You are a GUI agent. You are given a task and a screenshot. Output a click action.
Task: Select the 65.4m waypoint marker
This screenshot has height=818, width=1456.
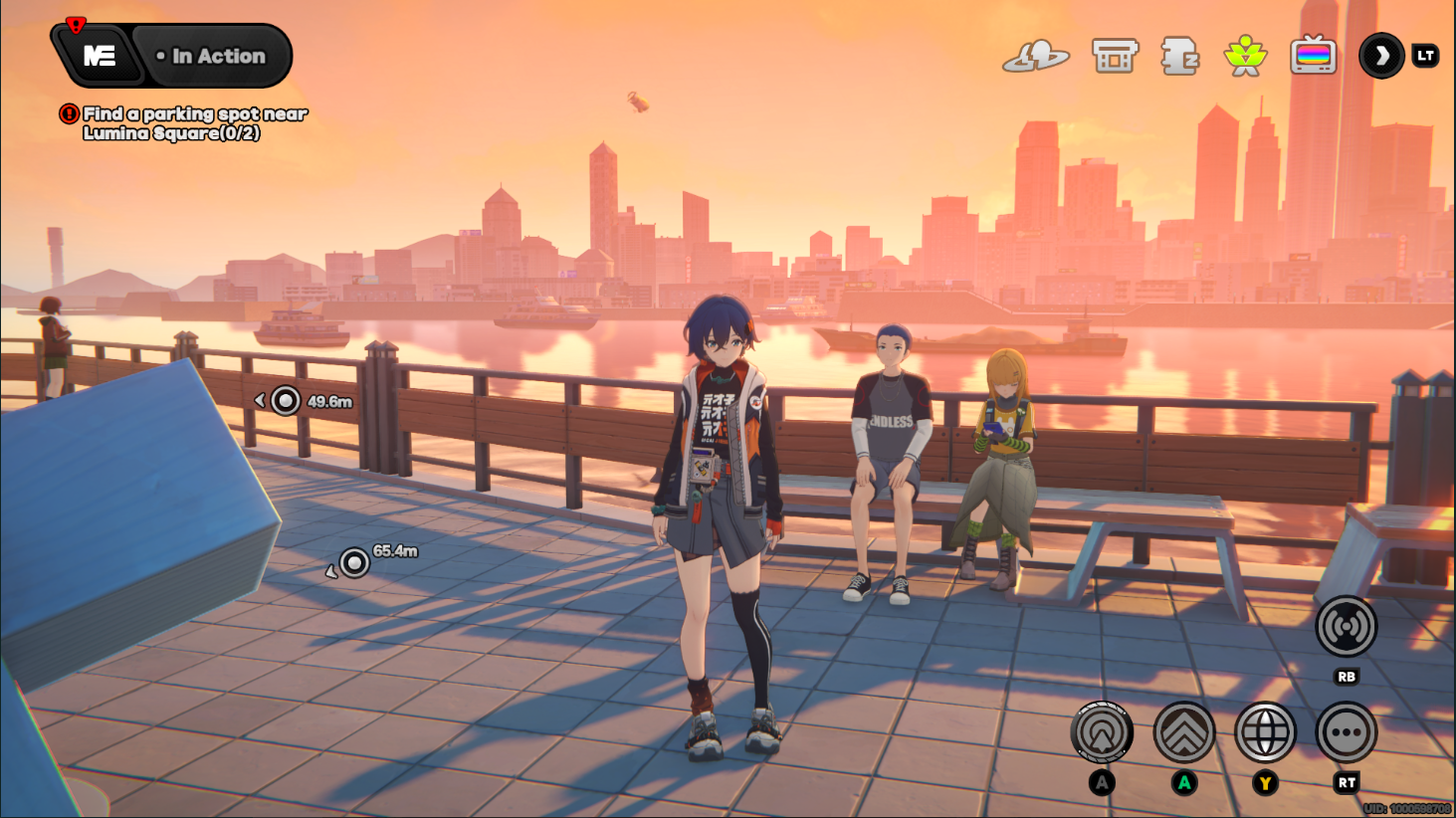354,563
